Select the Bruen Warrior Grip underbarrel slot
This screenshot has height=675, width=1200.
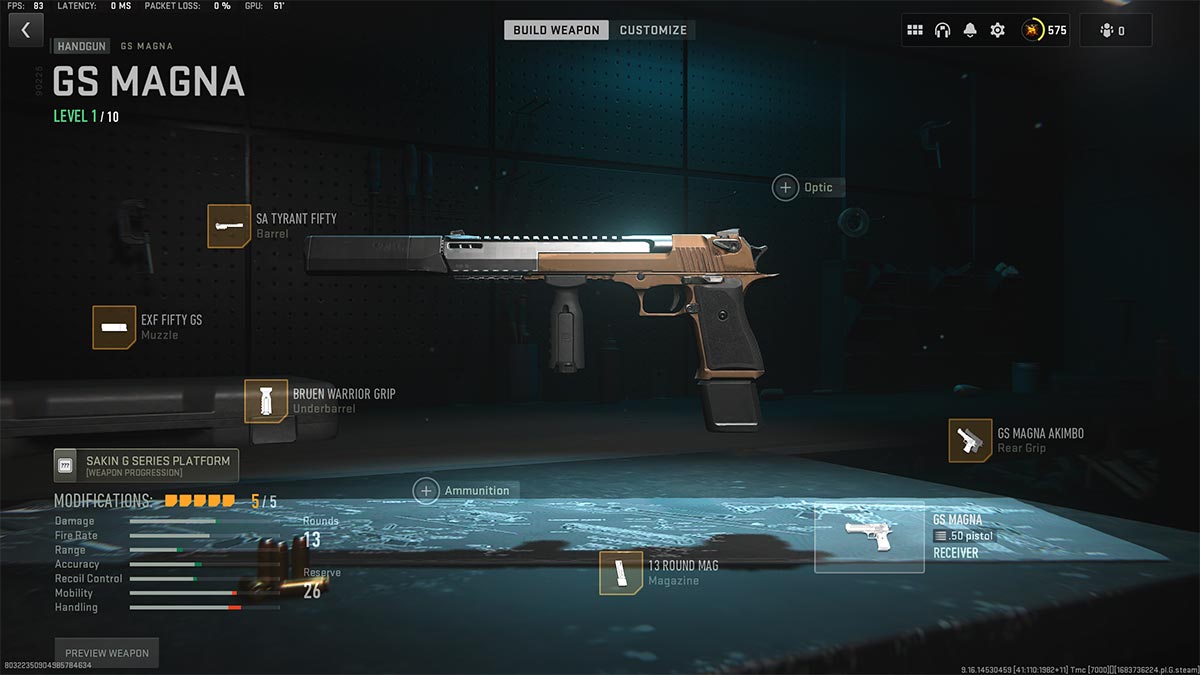point(266,401)
